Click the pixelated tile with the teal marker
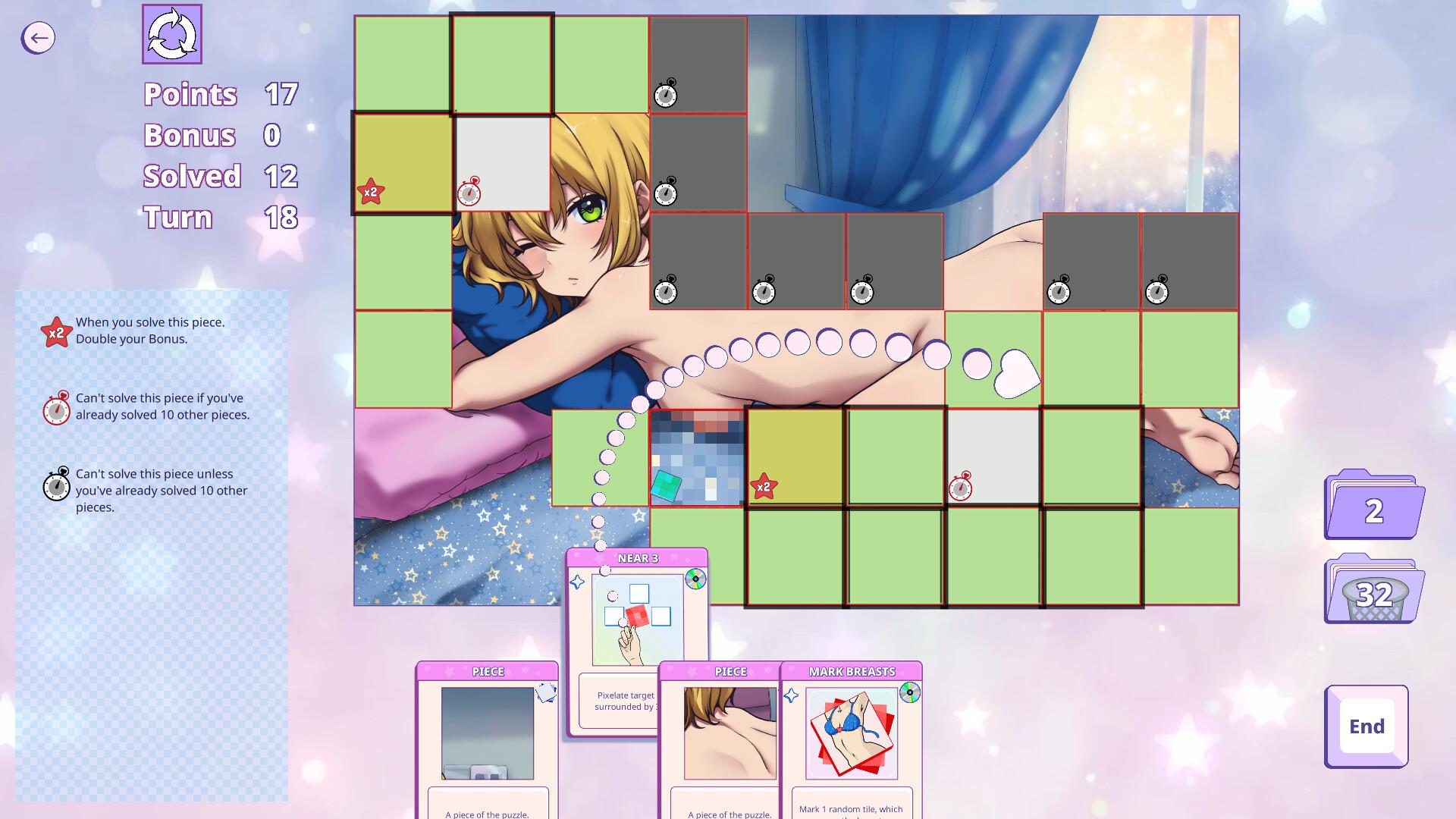1456x819 pixels. click(695, 455)
